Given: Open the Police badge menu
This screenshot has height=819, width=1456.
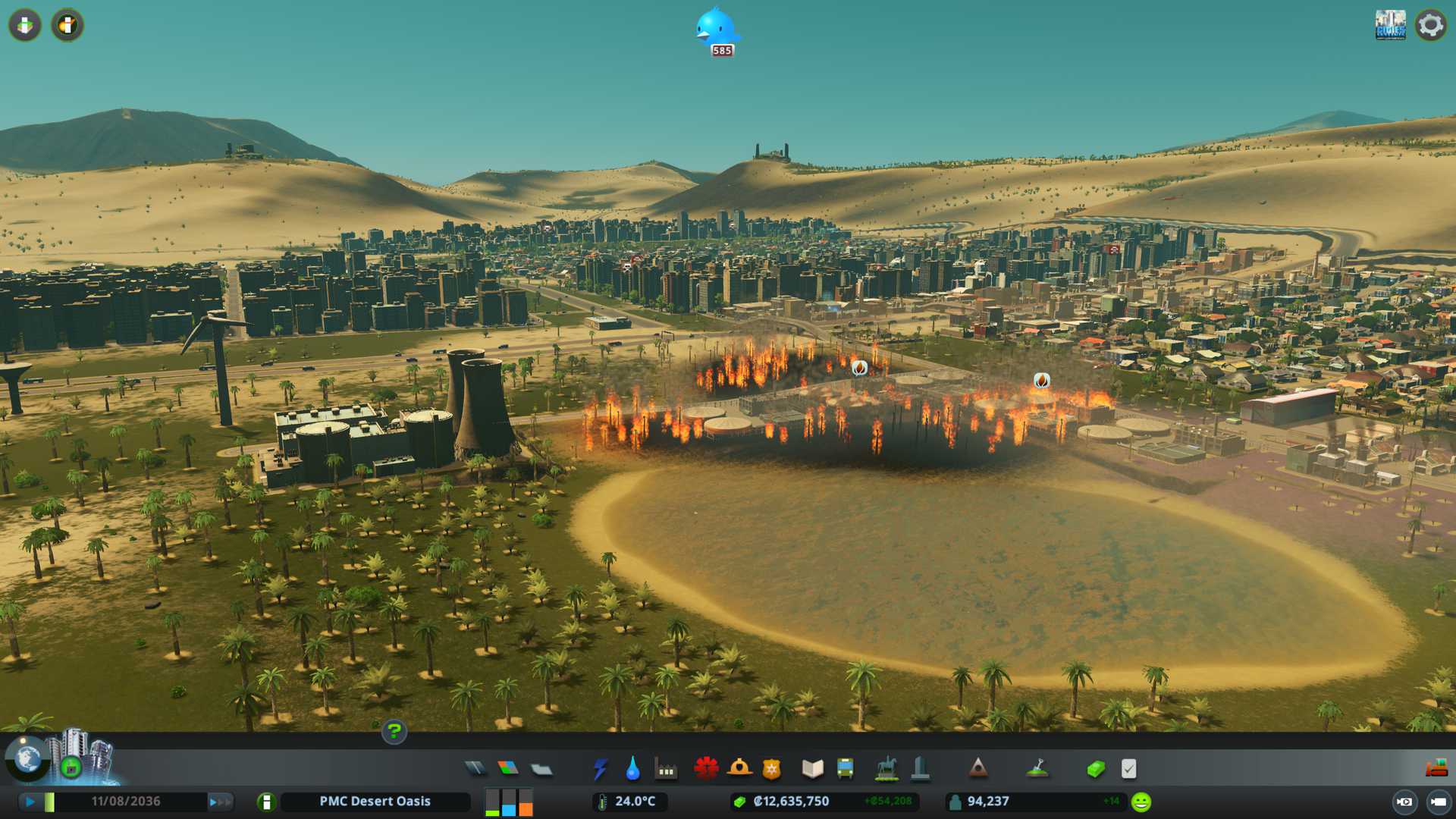Looking at the screenshot, I should (772, 769).
